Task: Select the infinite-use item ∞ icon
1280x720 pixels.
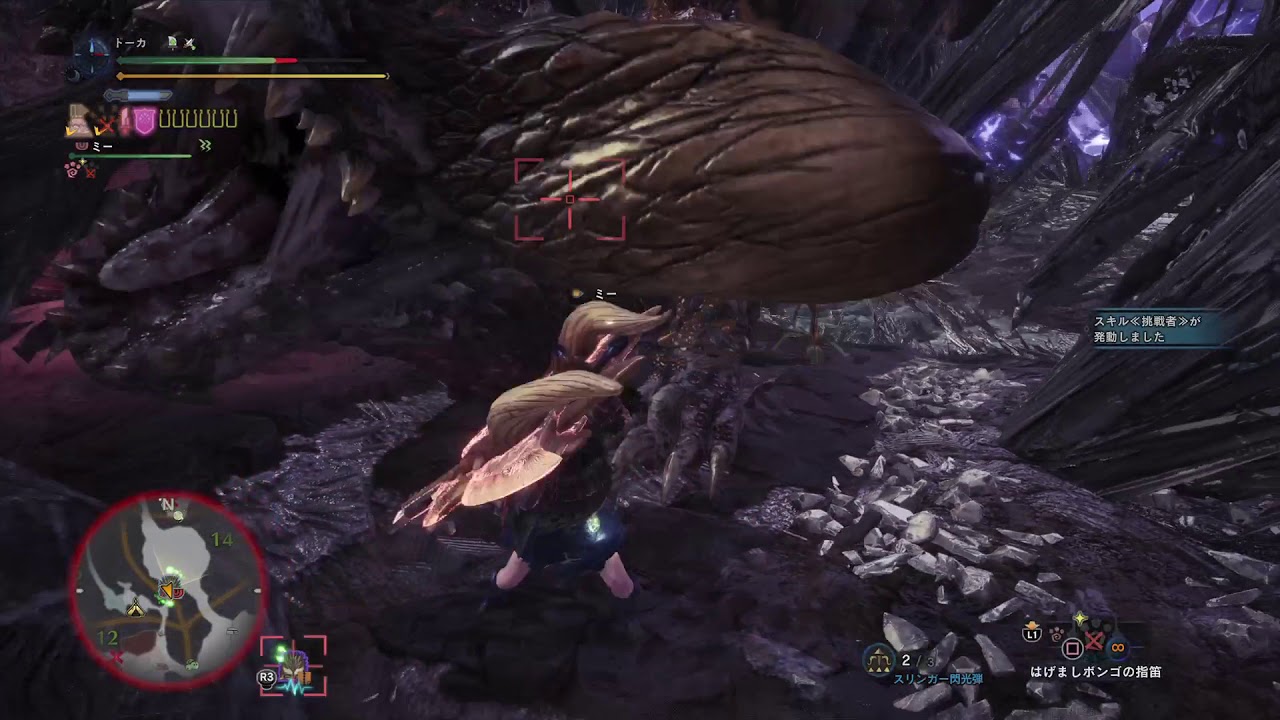Action: pos(1116,647)
